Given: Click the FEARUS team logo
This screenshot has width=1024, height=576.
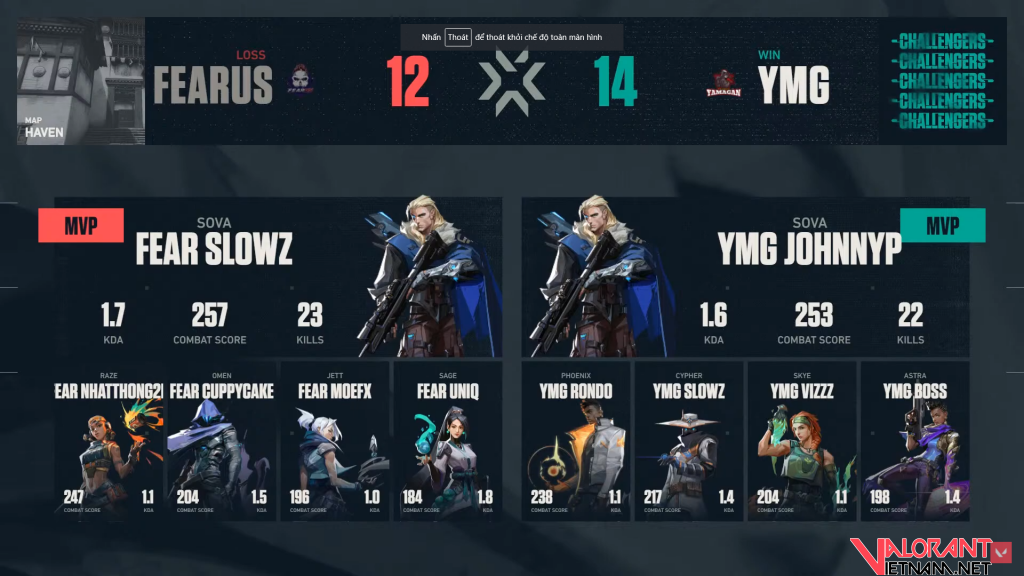Looking at the screenshot, I should pos(300,83).
